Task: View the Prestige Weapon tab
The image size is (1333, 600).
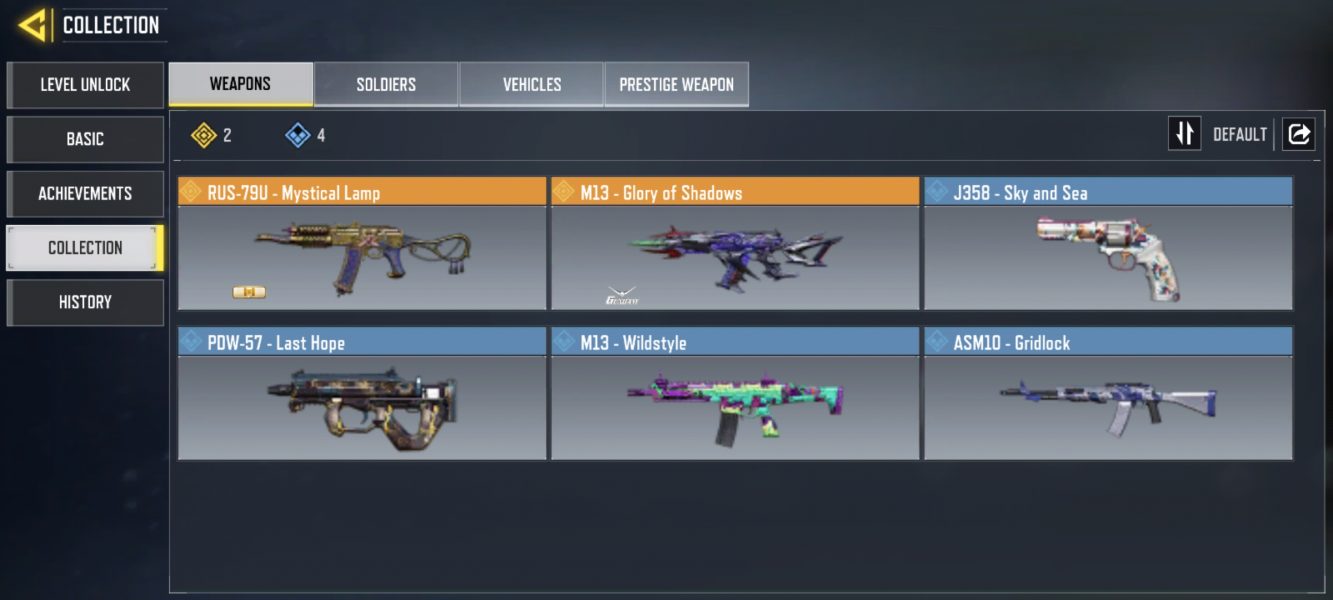Action: pos(676,84)
